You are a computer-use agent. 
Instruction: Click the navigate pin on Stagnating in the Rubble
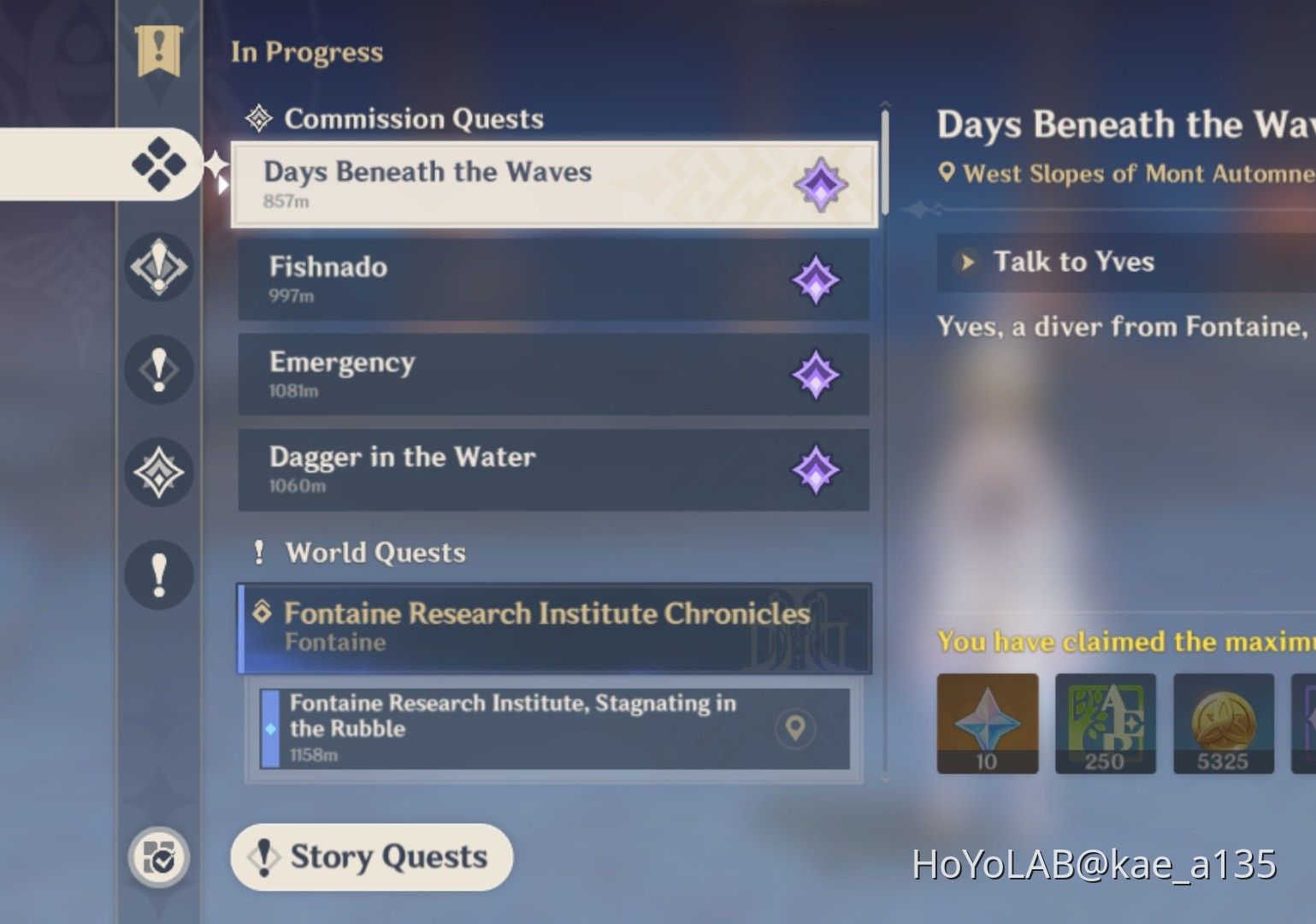click(x=795, y=730)
